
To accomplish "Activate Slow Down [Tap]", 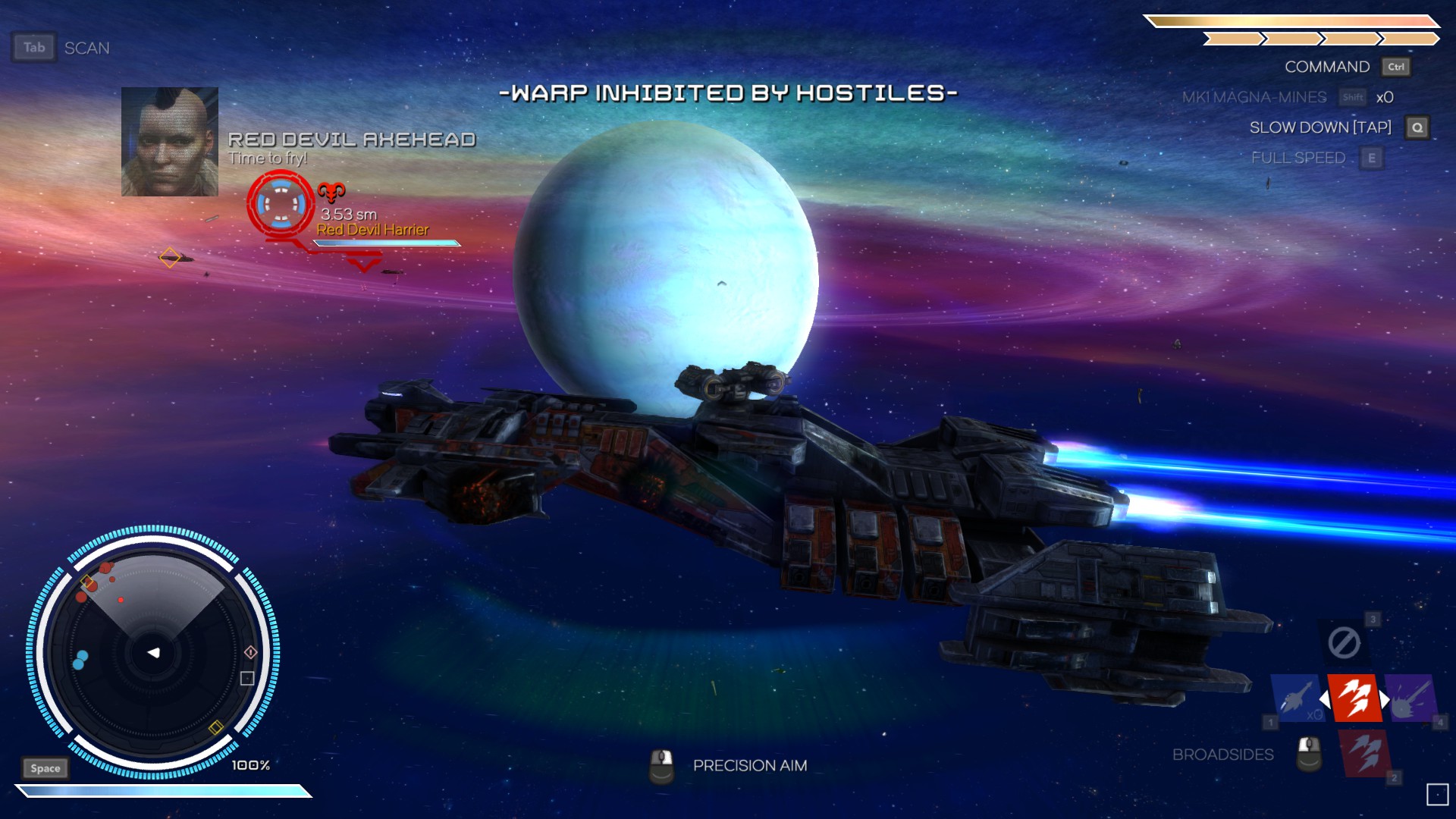I will pos(1320,127).
